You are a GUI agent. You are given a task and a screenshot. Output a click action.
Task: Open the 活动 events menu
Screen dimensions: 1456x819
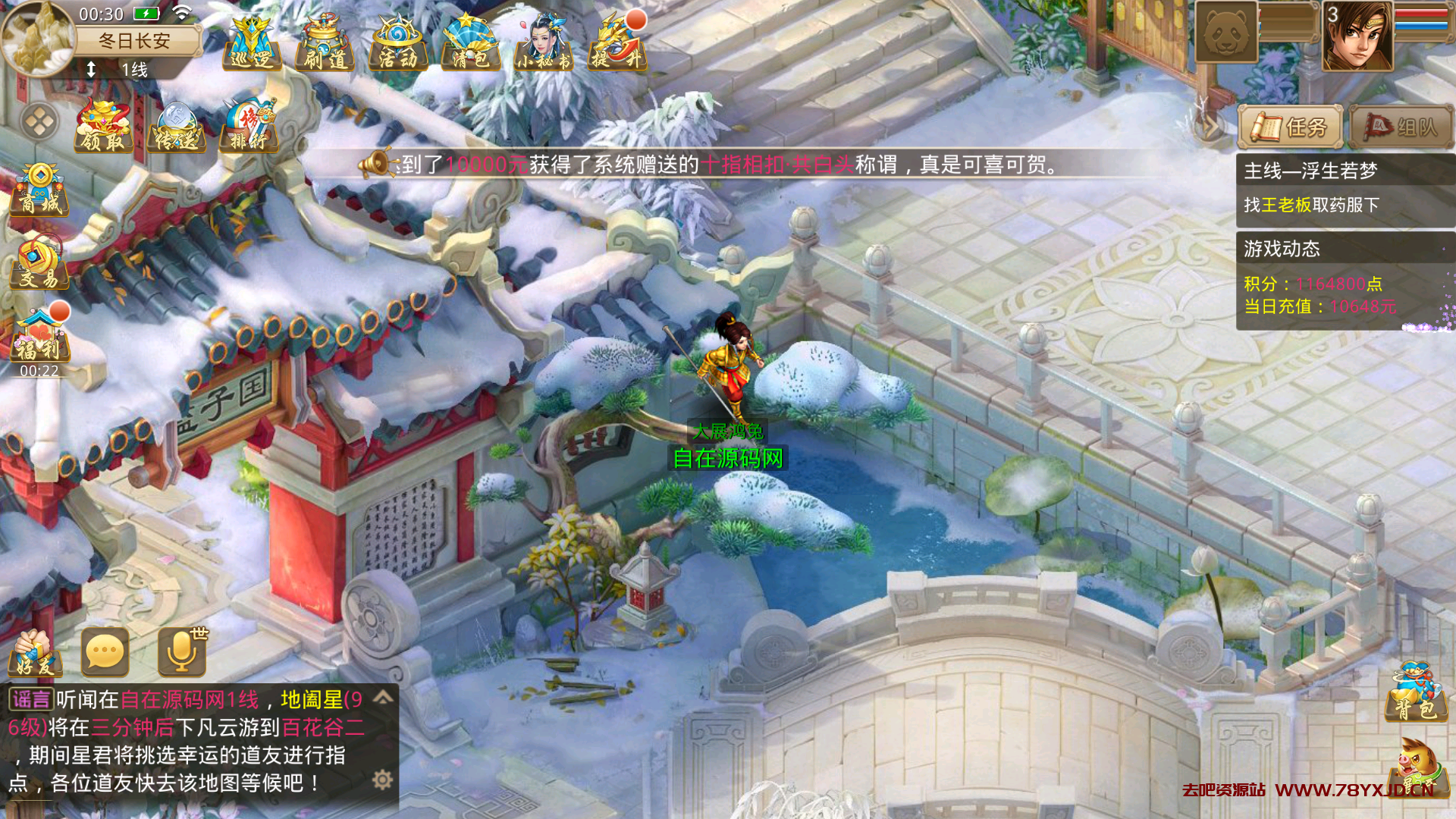click(397, 42)
